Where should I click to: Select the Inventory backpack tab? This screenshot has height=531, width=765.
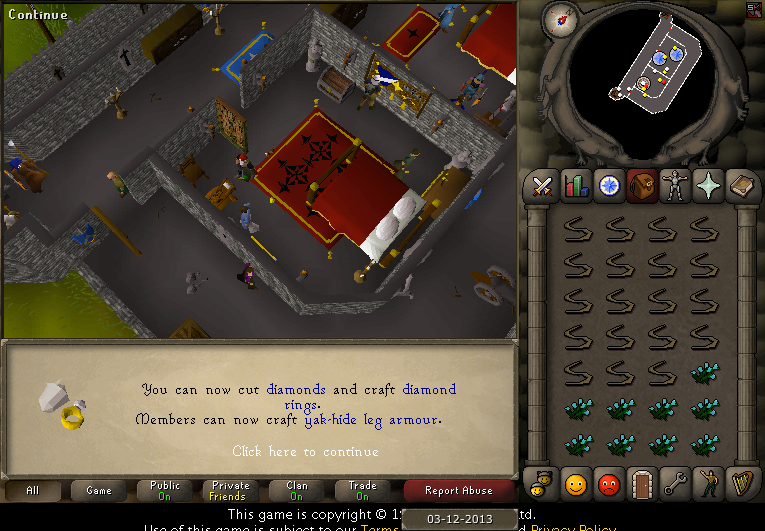(x=642, y=185)
